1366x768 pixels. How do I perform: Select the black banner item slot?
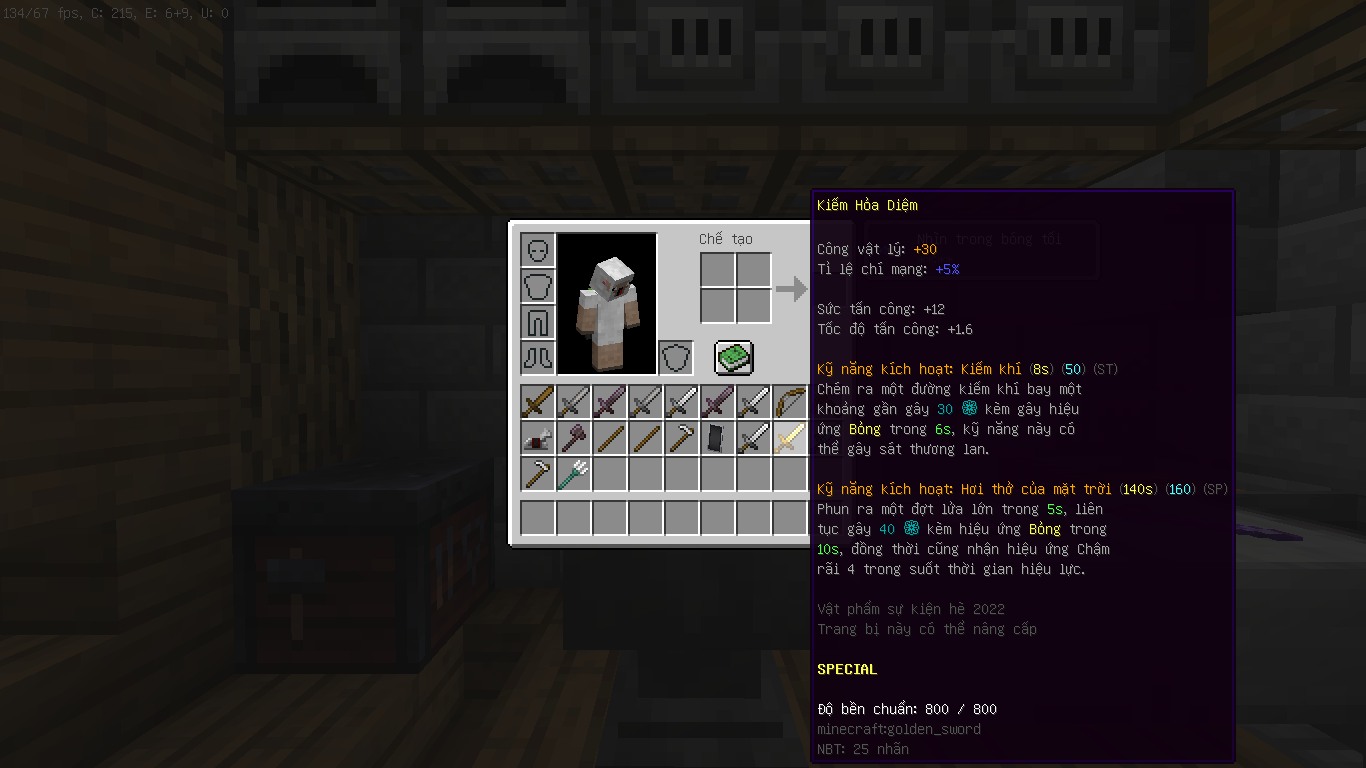pyautogui.click(x=717, y=438)
